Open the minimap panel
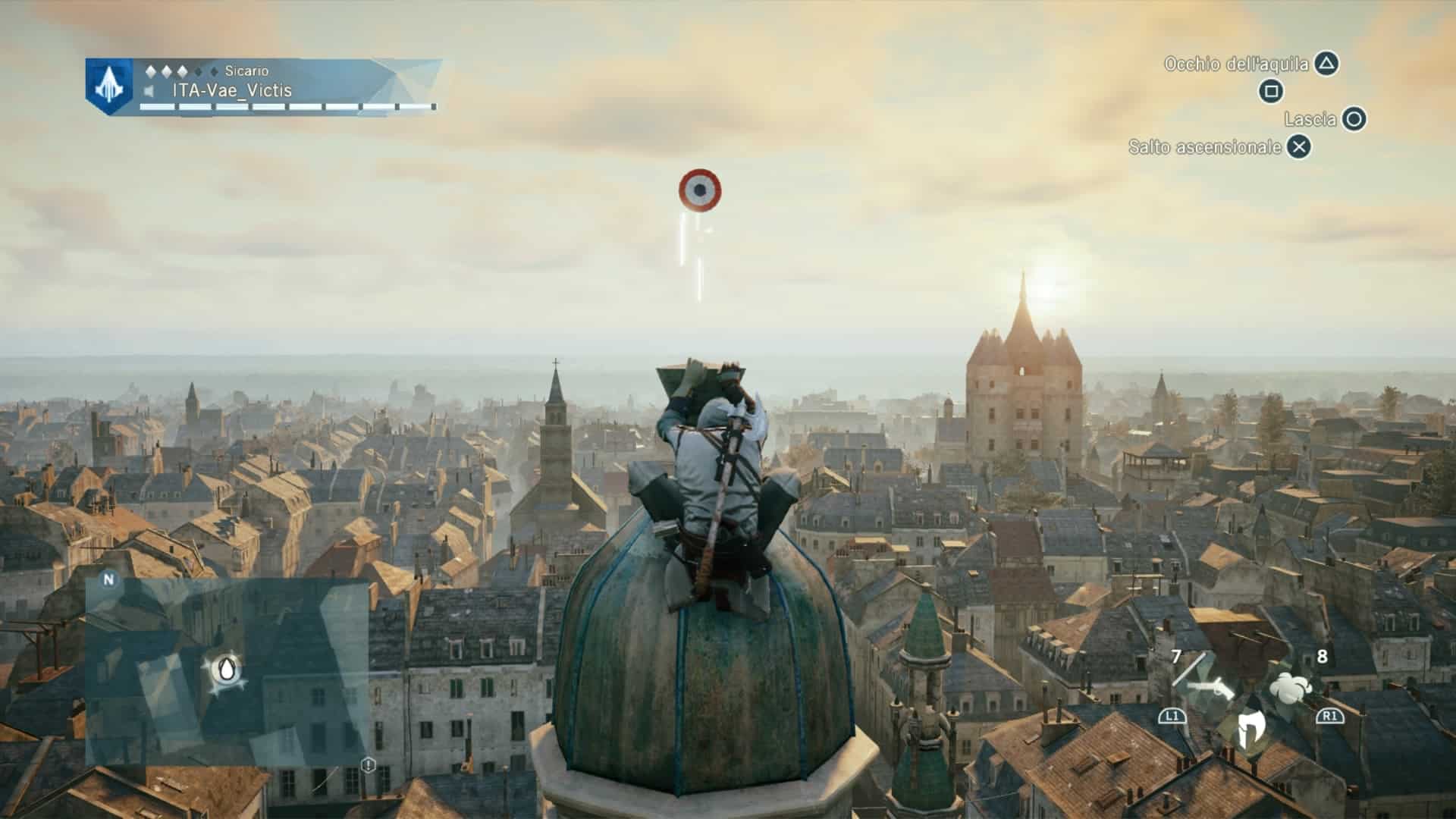The width and height of the screenshot is (1456, 819). pyautogui.click(x=227, y=671)
